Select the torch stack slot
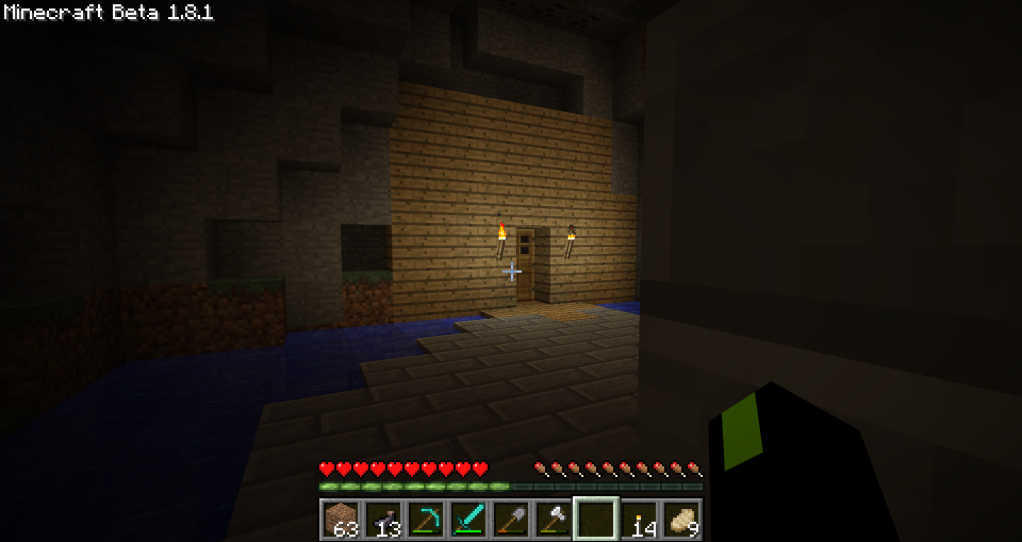Screen dimensions: 1022x542 (x=639, y=519)
